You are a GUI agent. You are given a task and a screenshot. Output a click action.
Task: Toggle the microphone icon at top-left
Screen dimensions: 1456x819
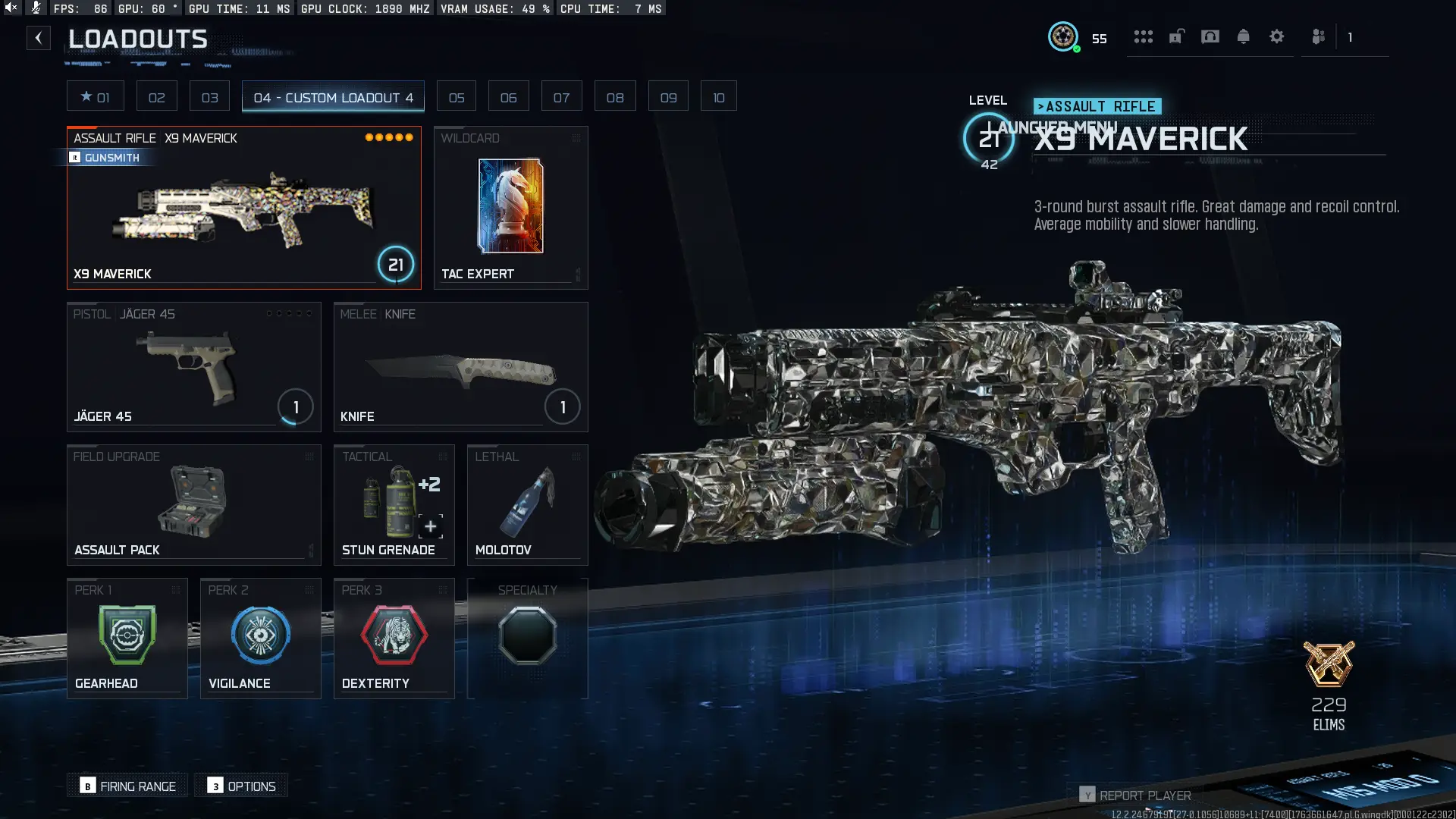click(x=35, y=8)
